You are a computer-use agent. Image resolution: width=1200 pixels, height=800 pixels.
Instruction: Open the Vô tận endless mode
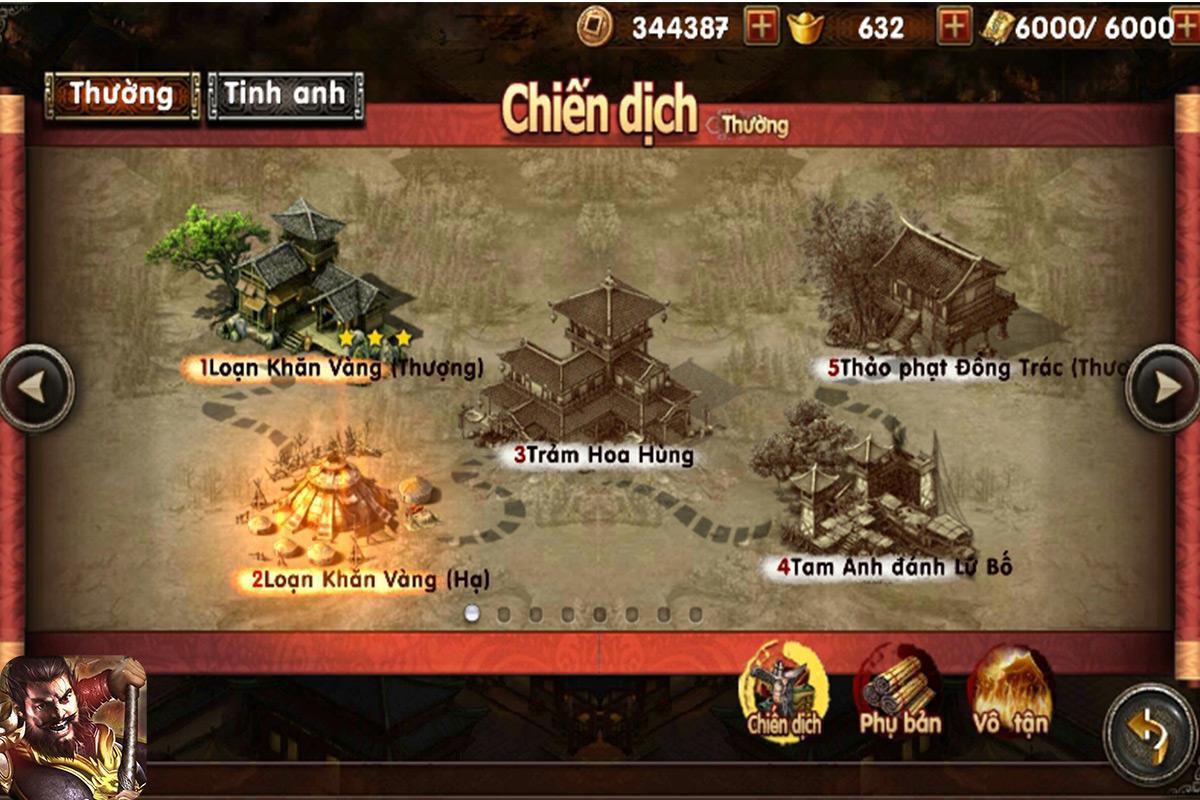tap(1010, 692)
